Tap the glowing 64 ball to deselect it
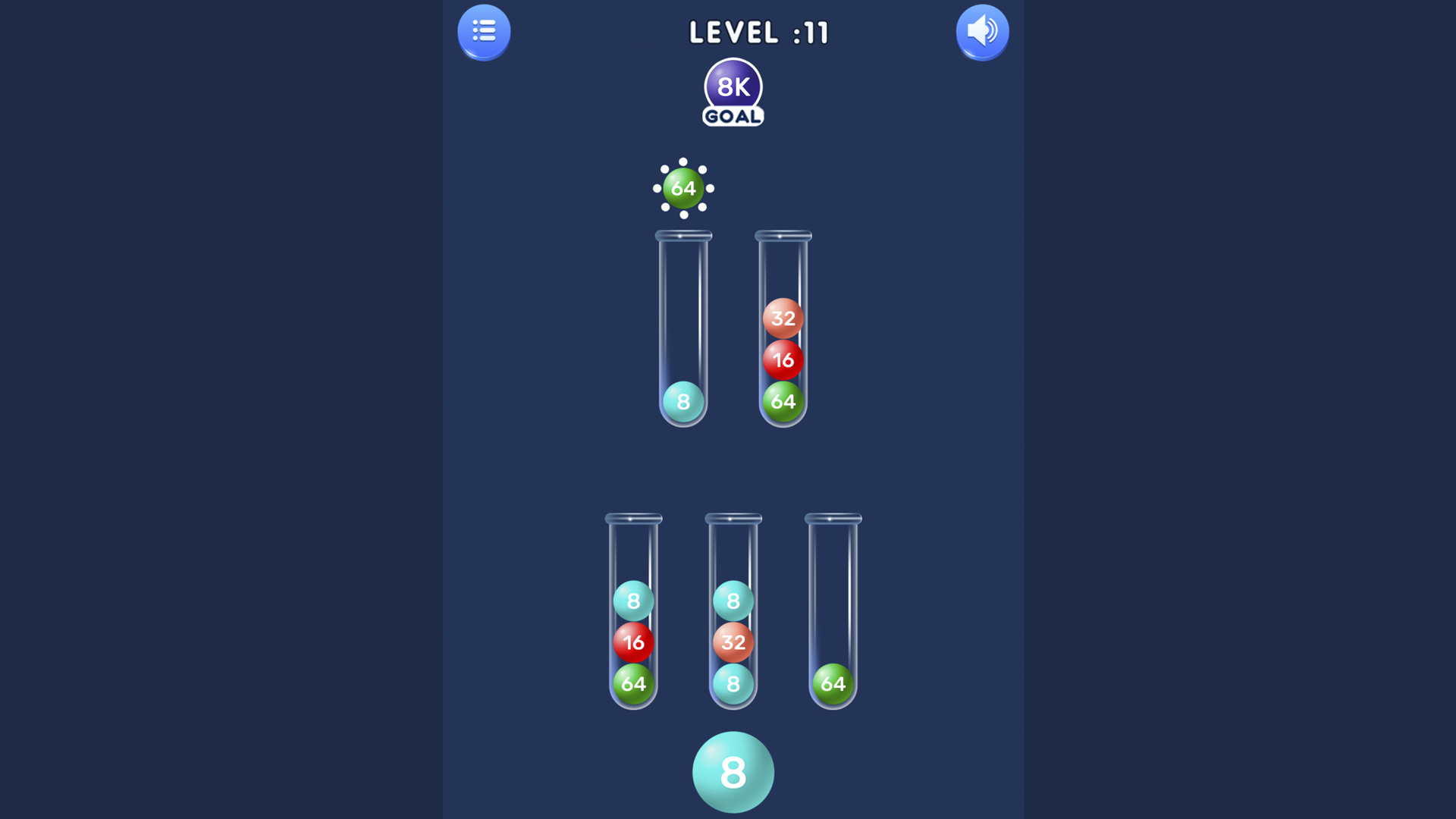The image size is (1456, 819). (683, 189)
